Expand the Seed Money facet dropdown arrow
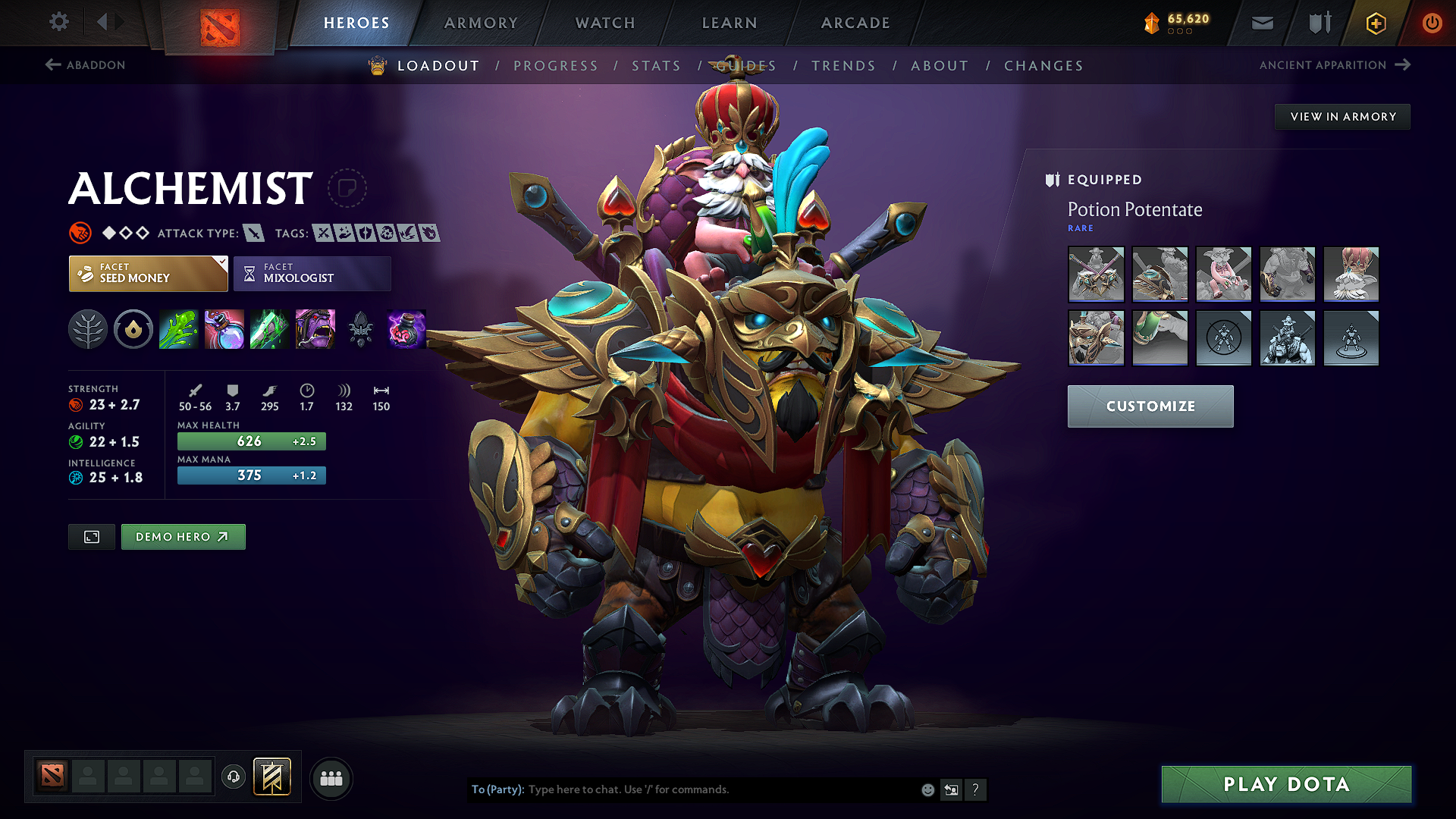Image resolution: width=1456 pixels, height=819 pixels. click(x=222, y=264)
